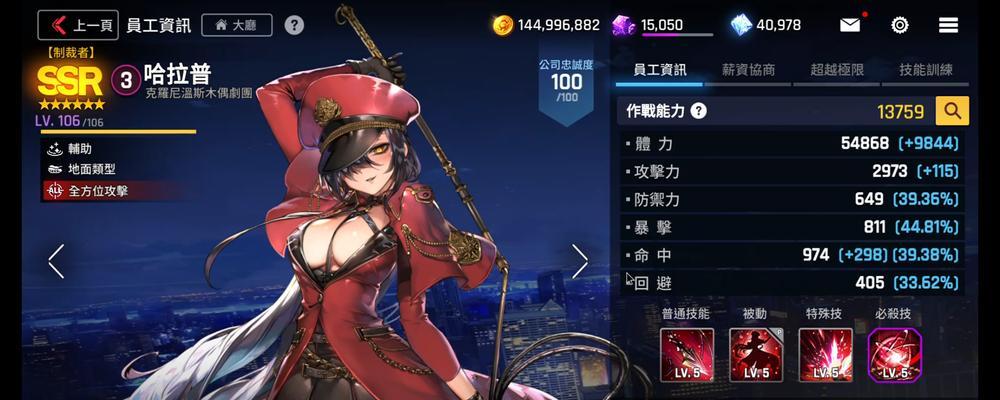
Task: Click the magnifier button beside 作戰能力
Action: (952, 111)
